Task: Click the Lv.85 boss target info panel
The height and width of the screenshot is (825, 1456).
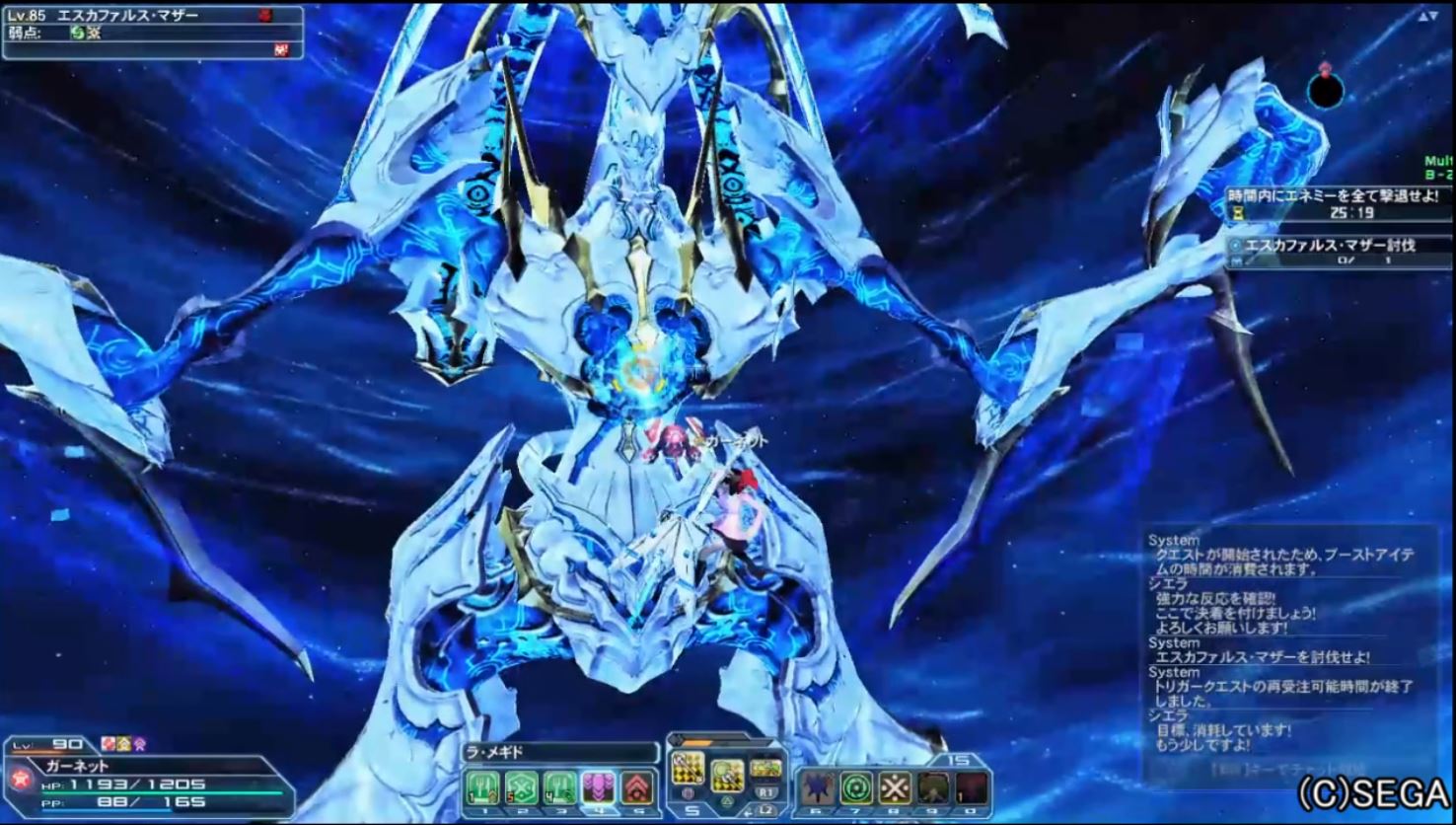Action: [x=152, y=31]
